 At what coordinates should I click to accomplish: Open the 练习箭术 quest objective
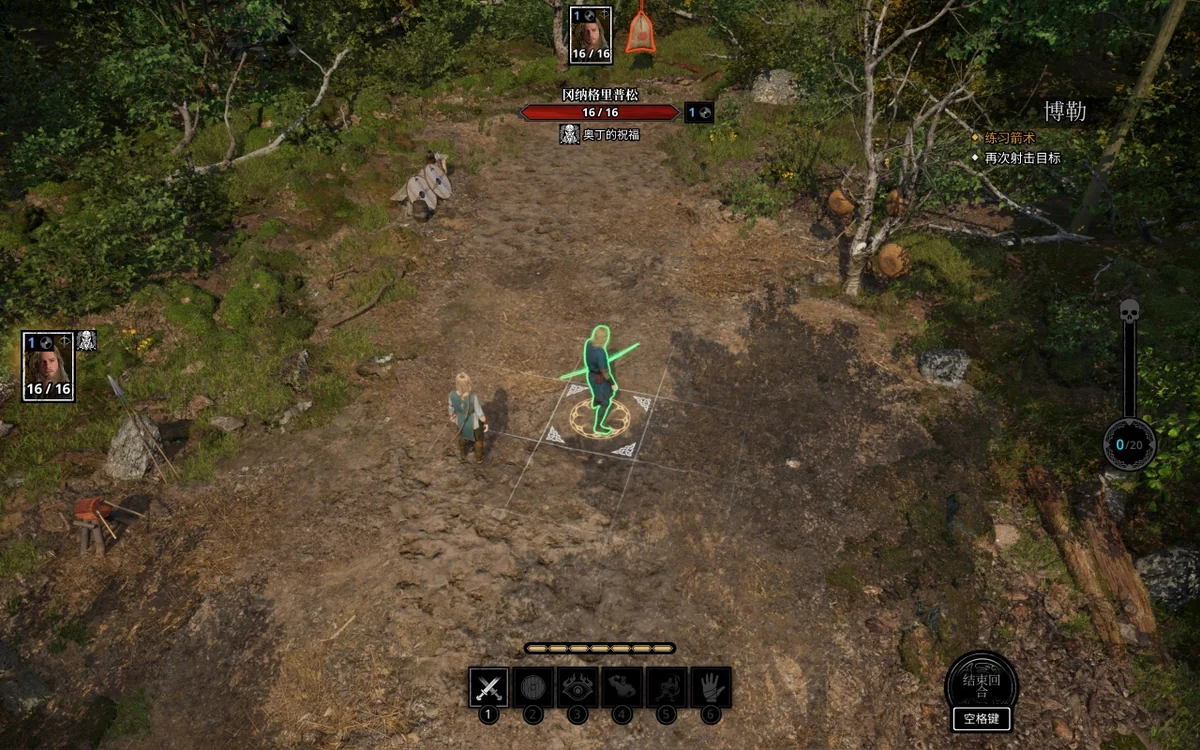1009,138
